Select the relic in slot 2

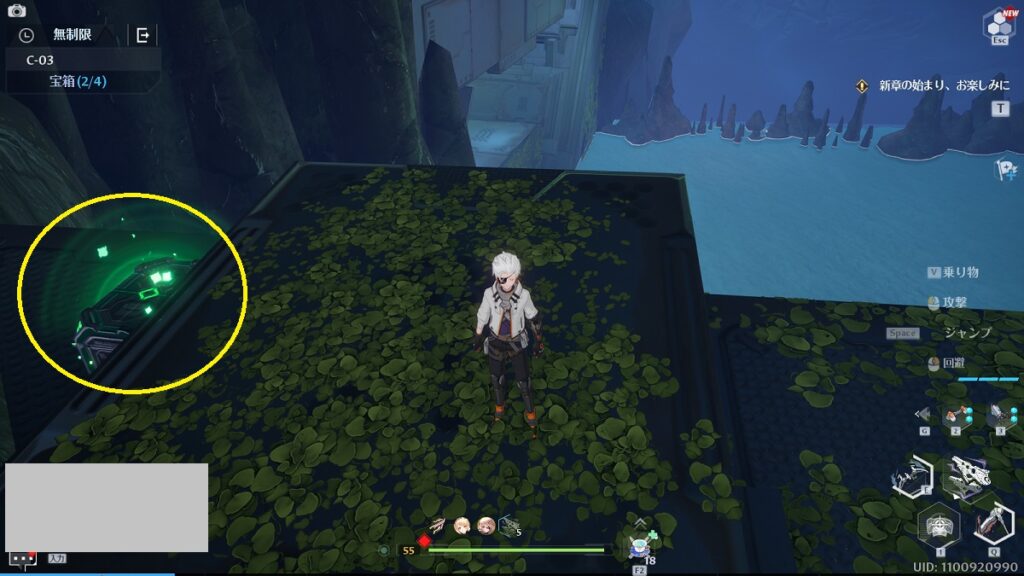pos(956,416)
